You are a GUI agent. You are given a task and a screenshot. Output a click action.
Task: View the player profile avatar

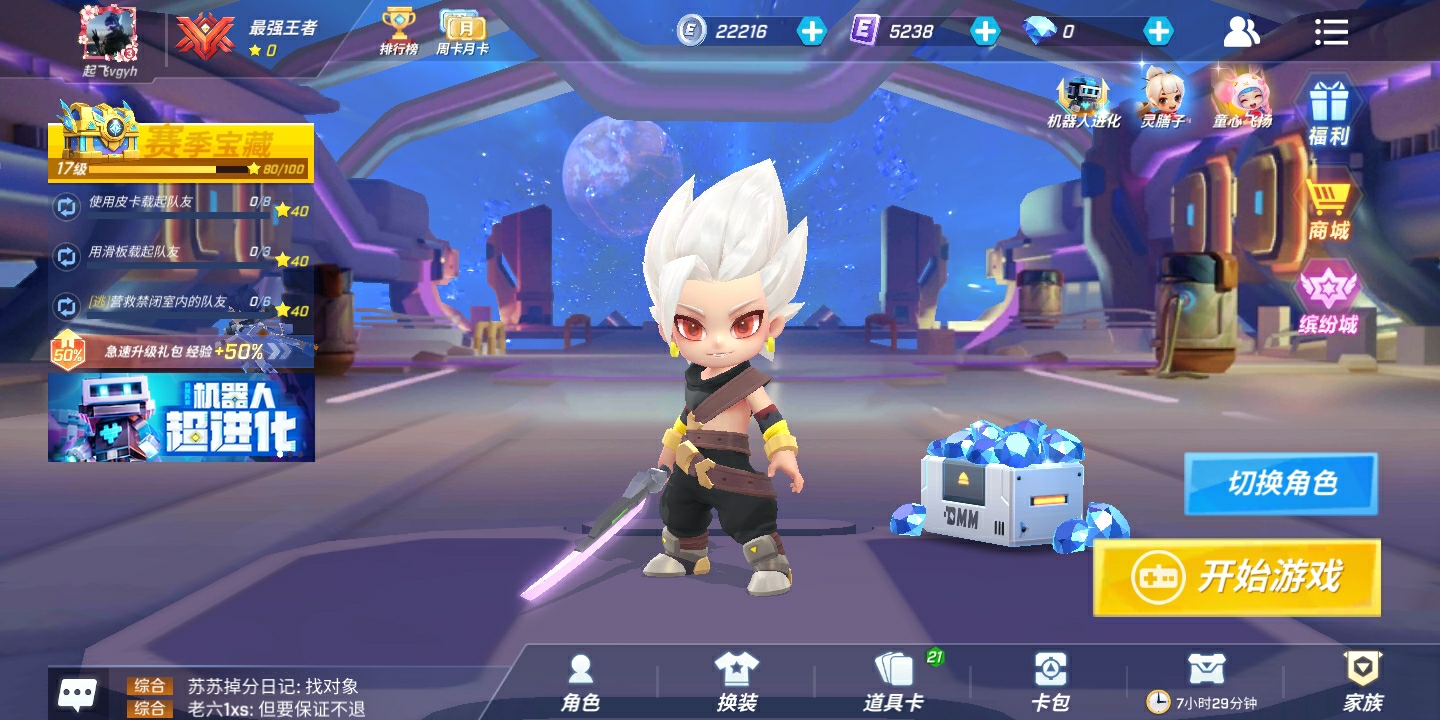[108, 35]
